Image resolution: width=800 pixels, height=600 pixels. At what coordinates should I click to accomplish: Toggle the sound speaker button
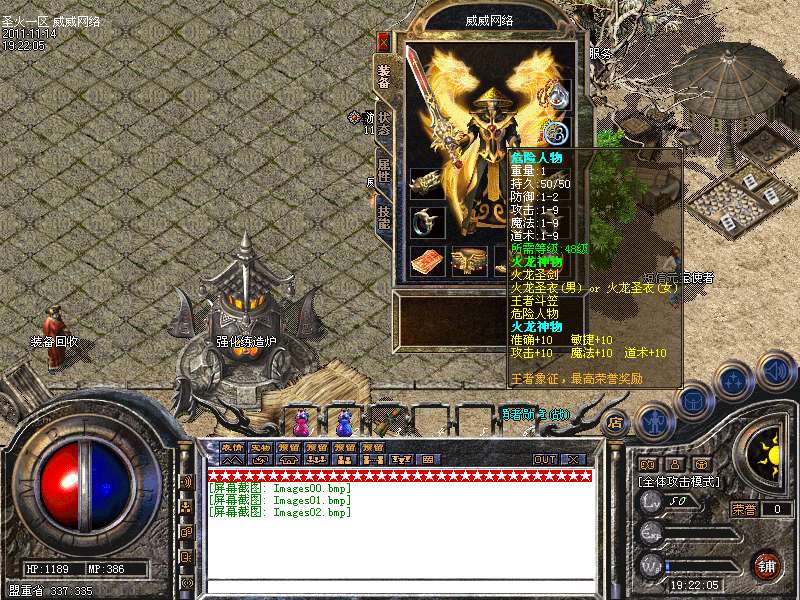(775, 371)
